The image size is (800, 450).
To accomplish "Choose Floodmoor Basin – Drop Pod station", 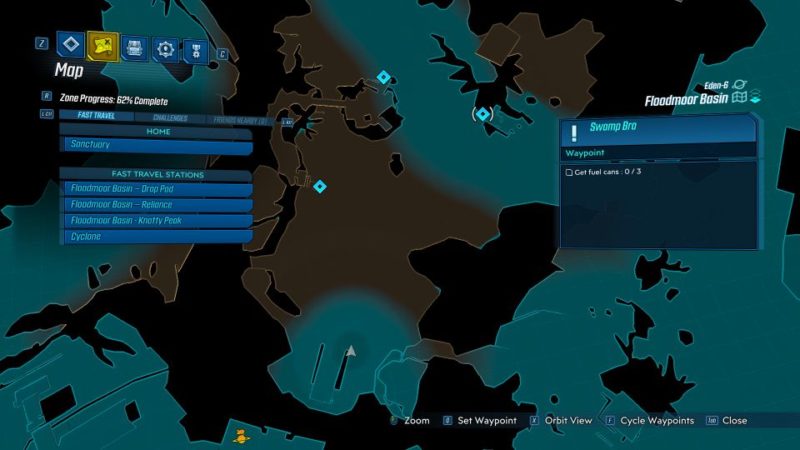I will pyautogui.click(x=155, y=190).
